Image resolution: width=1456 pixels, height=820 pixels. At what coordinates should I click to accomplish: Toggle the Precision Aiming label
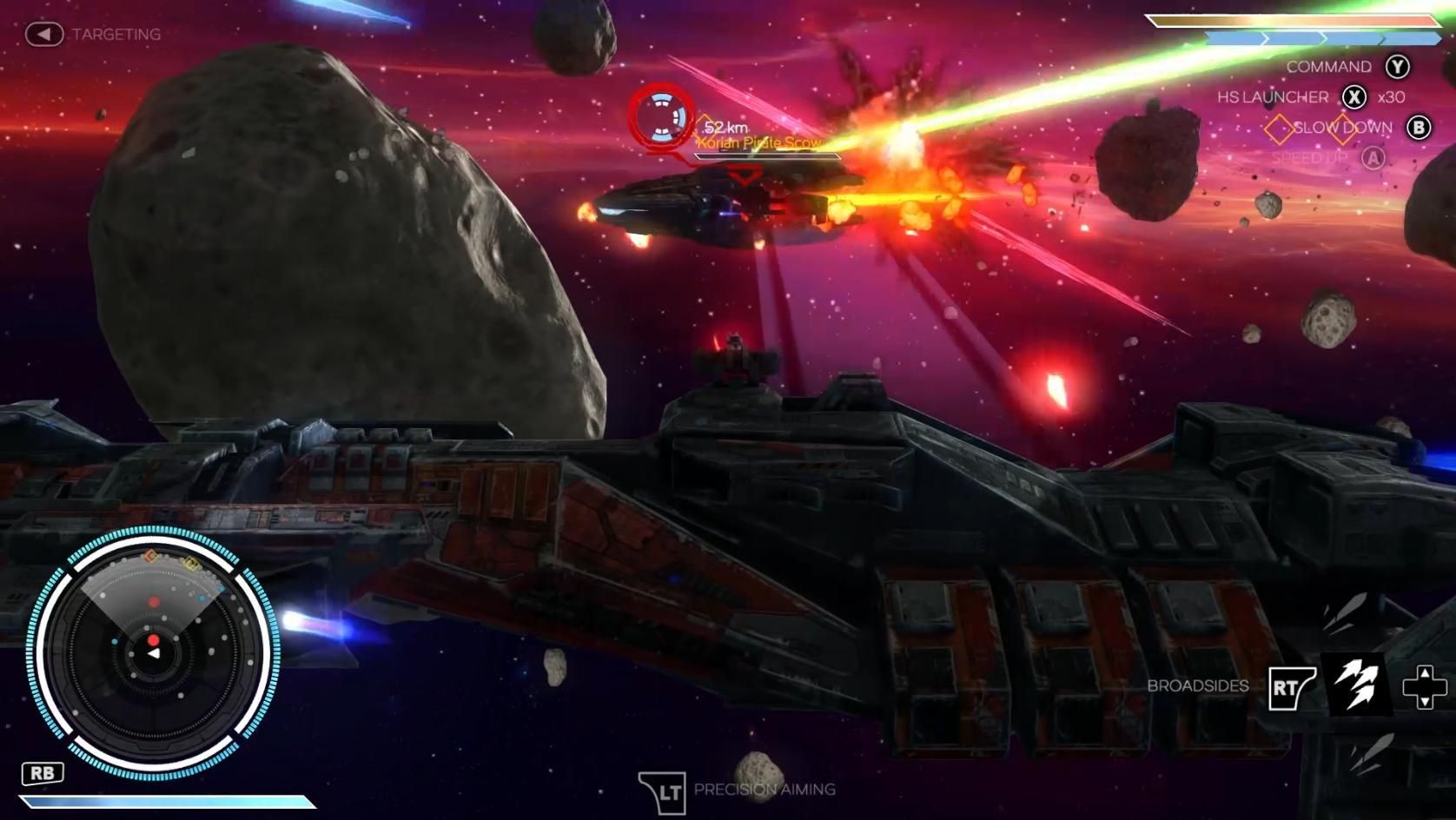[x=764, y=790]
